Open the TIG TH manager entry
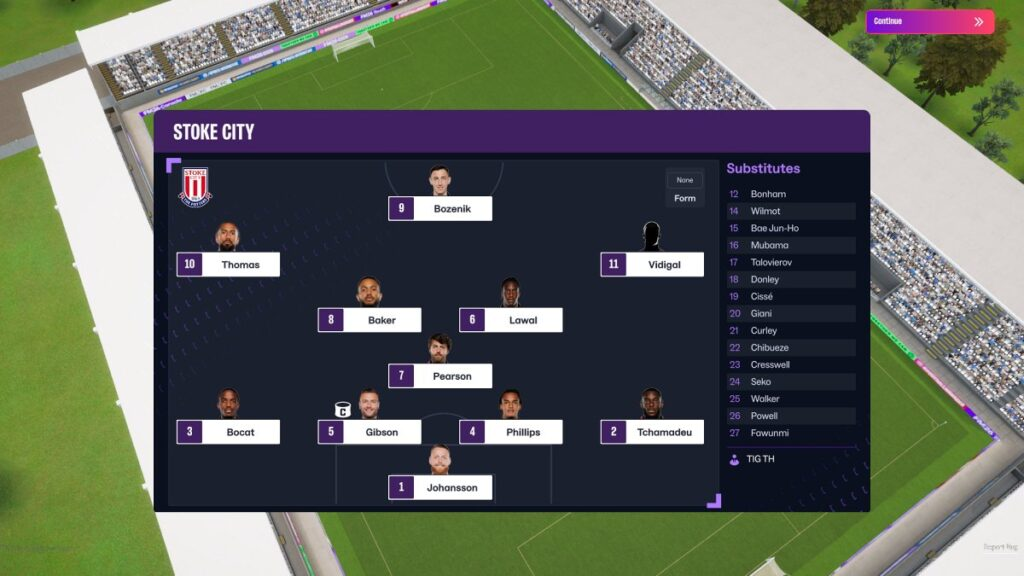This screenshot has height=576, width=1024. pyautogui.click(x=760, y=459)
